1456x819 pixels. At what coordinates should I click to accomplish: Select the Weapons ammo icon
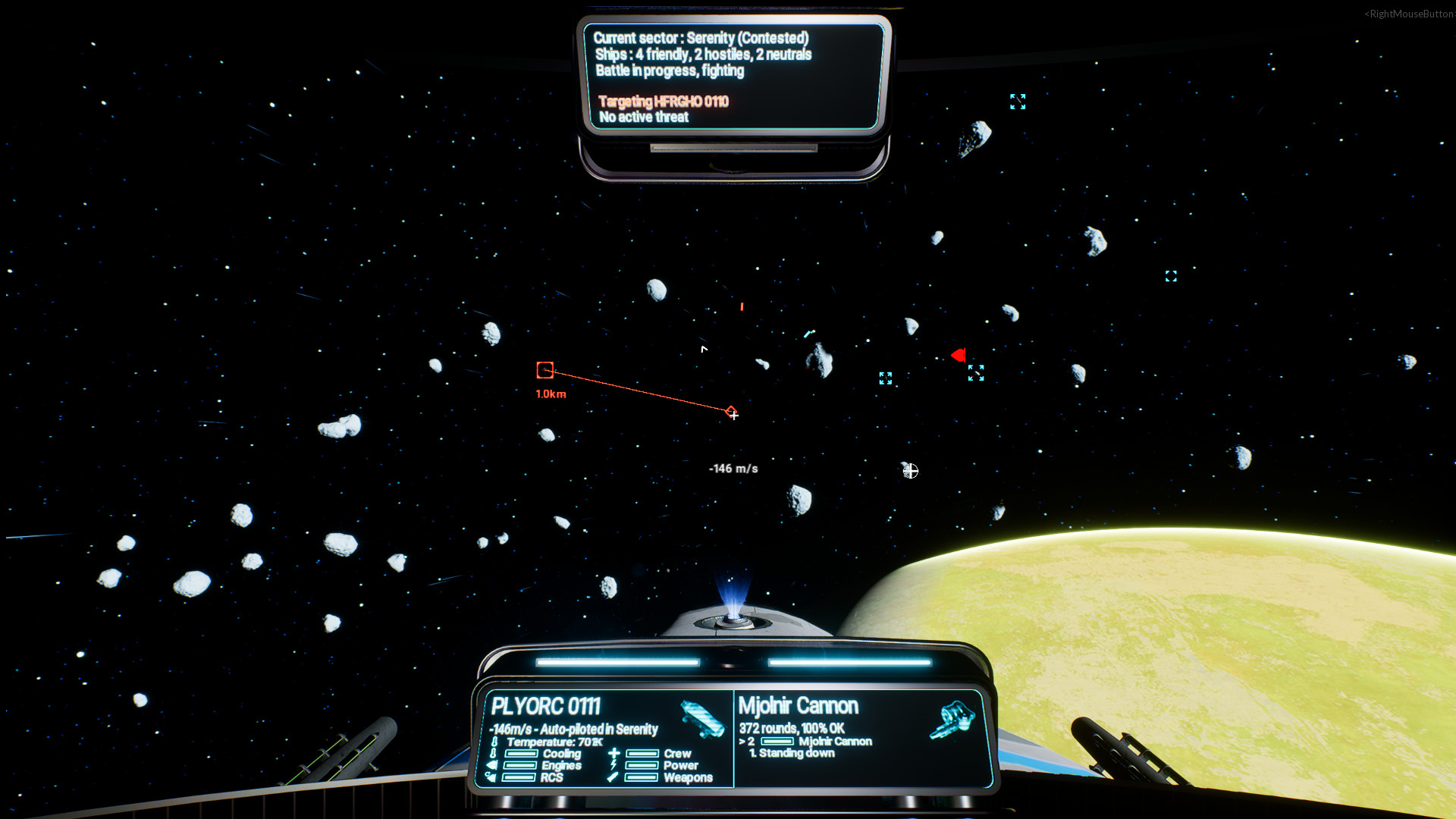pos(611,777)
